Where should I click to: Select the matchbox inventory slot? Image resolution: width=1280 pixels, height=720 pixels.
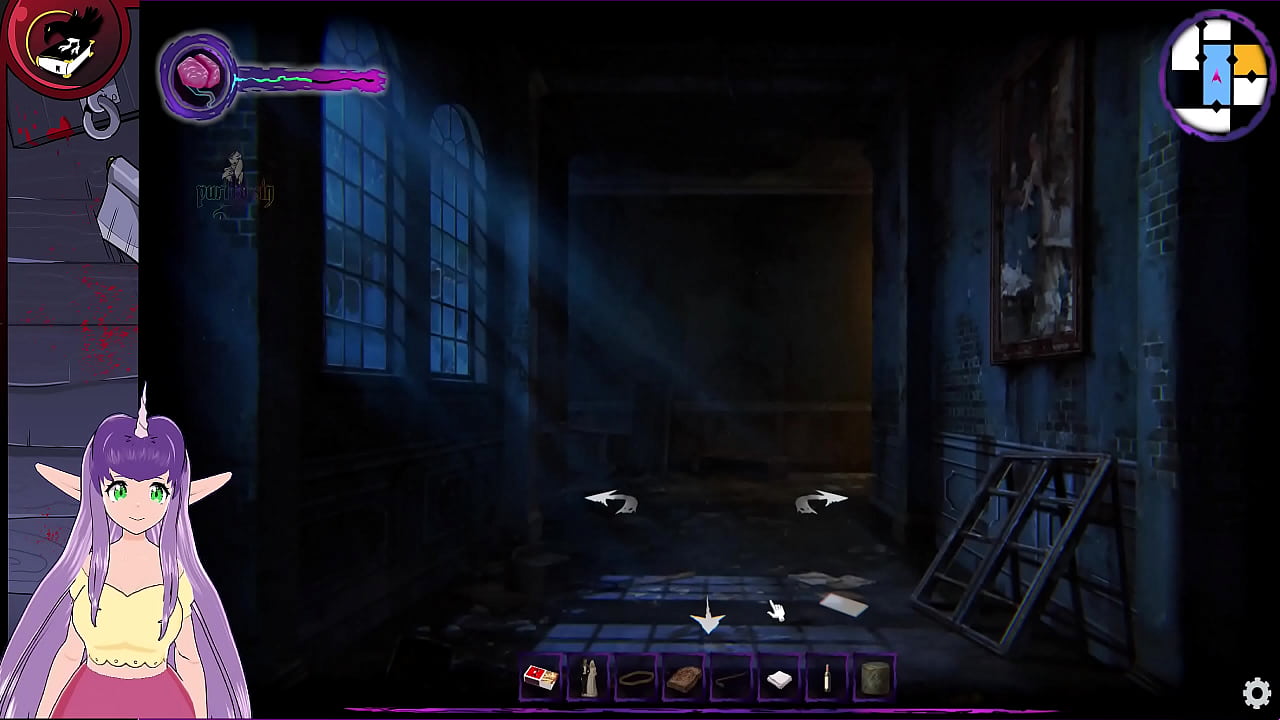click(x=541, y=679)
